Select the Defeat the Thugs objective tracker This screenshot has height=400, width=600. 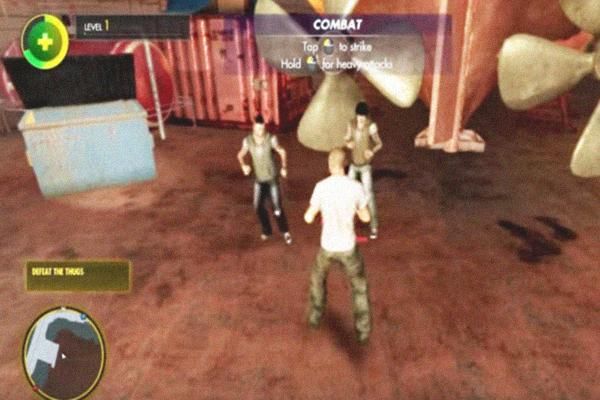[x=78, y=276]
